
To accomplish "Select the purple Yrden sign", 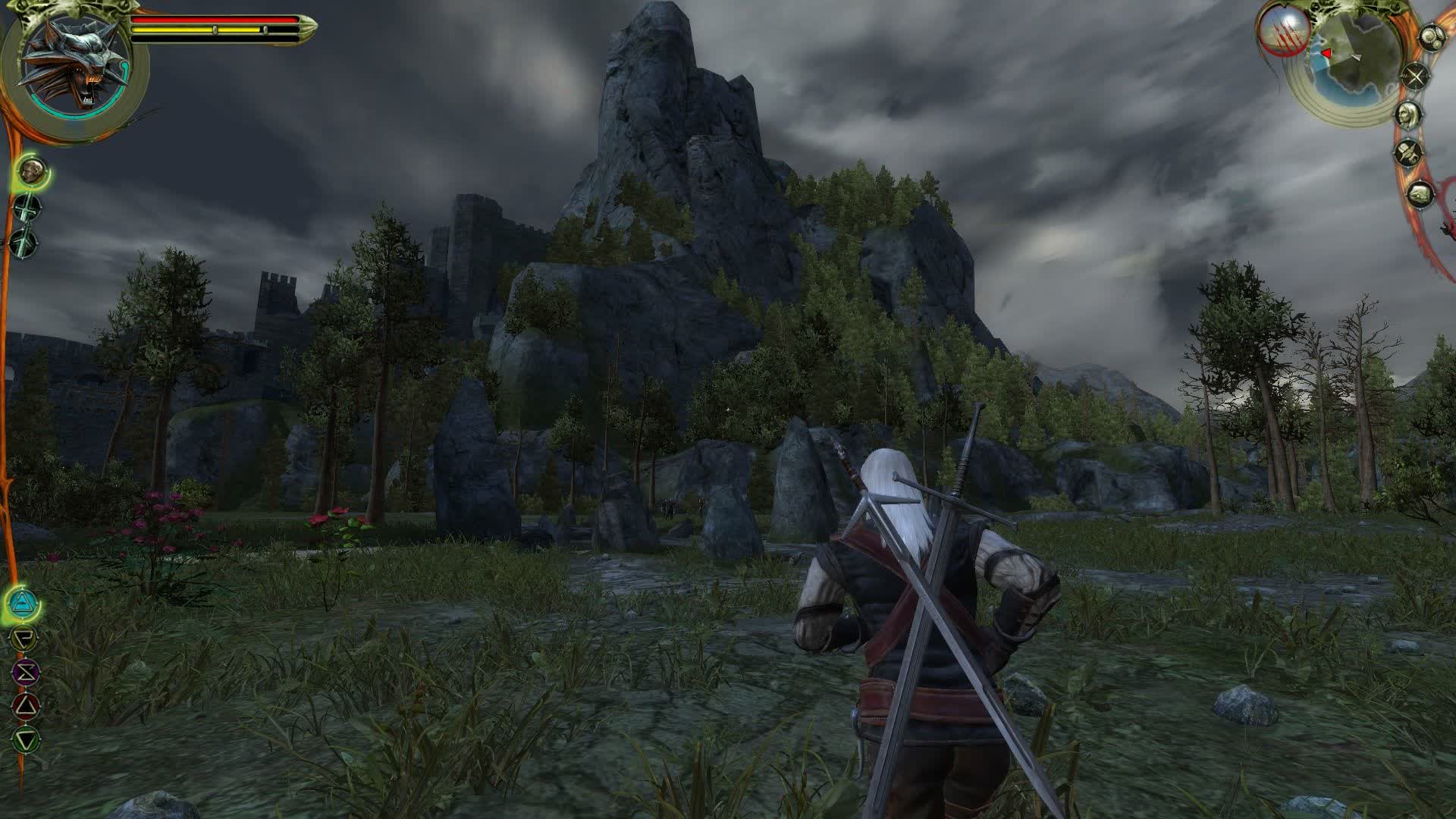I will click(x=25, y=672).
